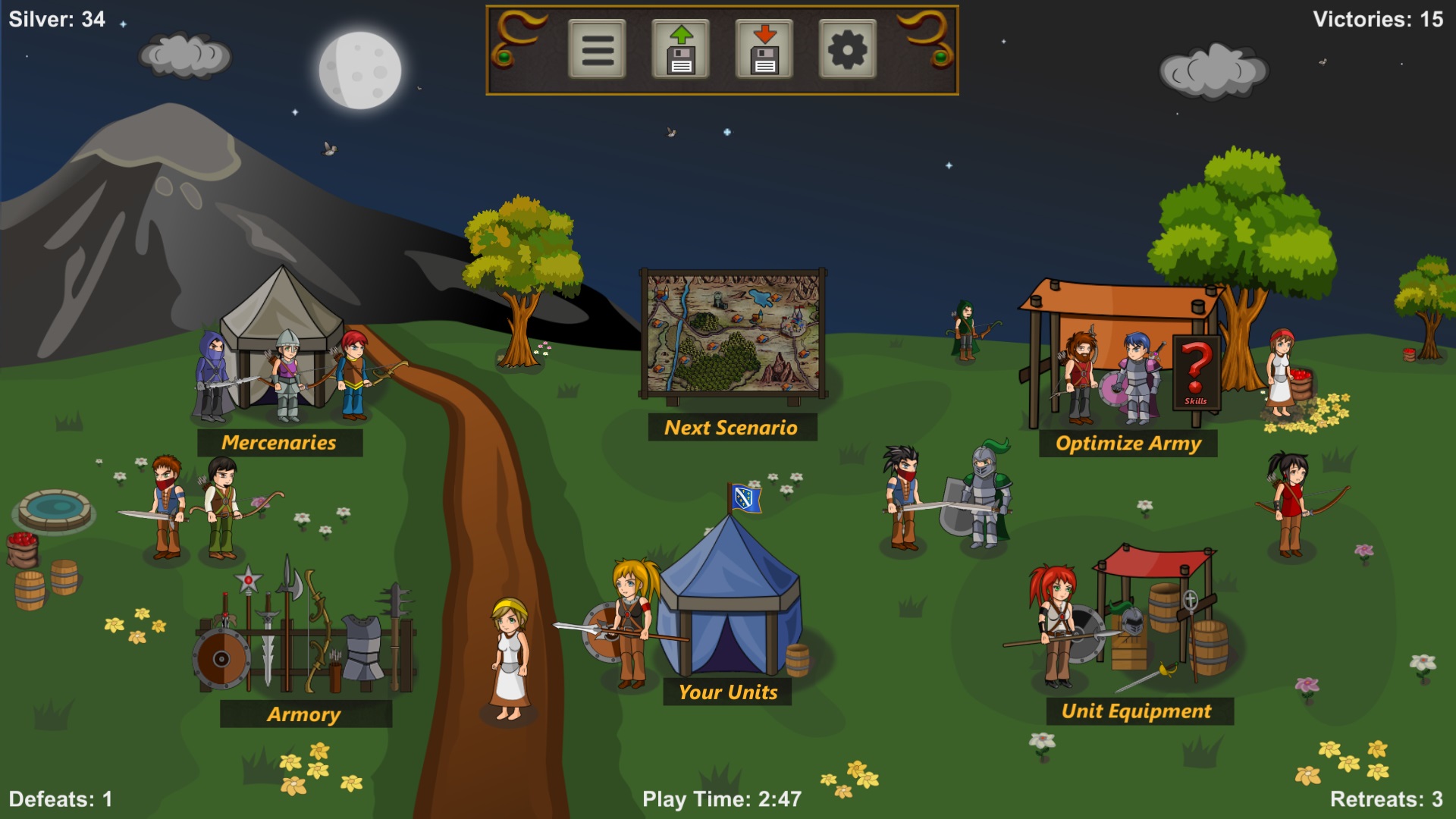Click the load game icon with red arrow
The image size is (1456, 819).
click(x=766, y=51)
